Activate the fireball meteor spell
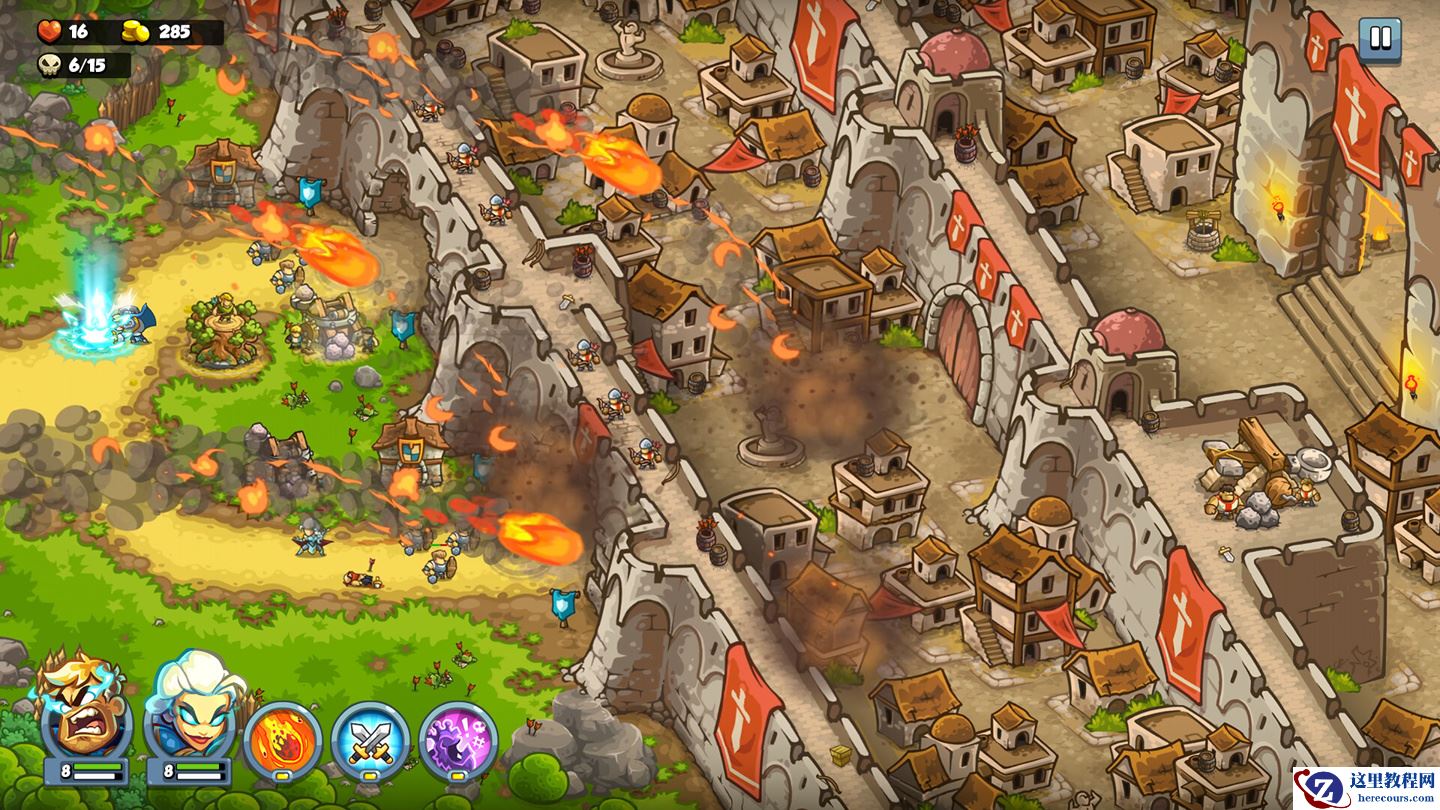This screenshot has width=1440, height=810. (283, 741)
